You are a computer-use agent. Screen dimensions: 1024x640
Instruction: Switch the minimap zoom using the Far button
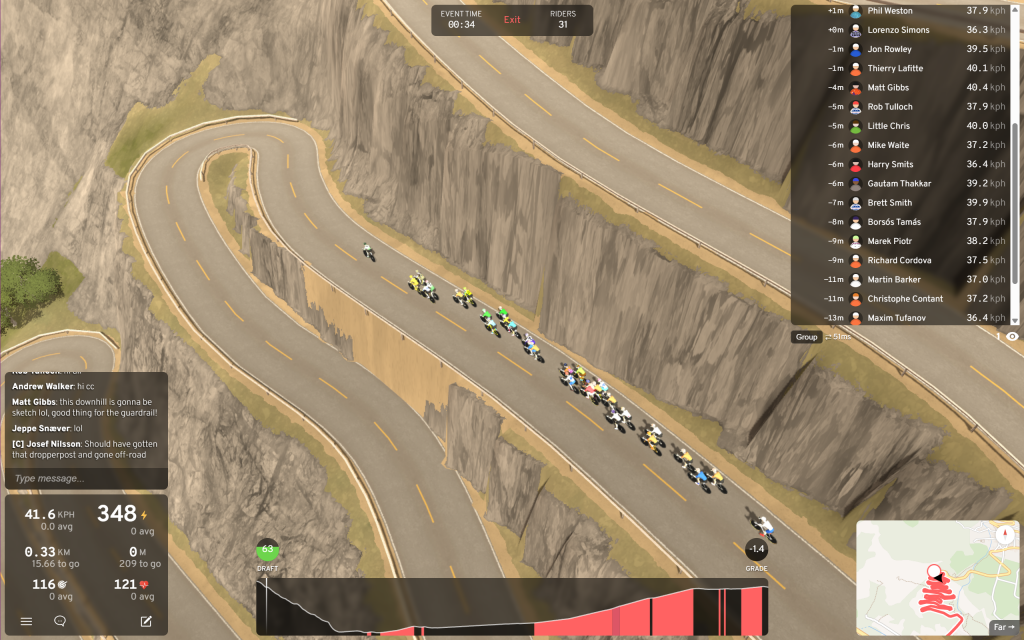[x=1003, y=628]
